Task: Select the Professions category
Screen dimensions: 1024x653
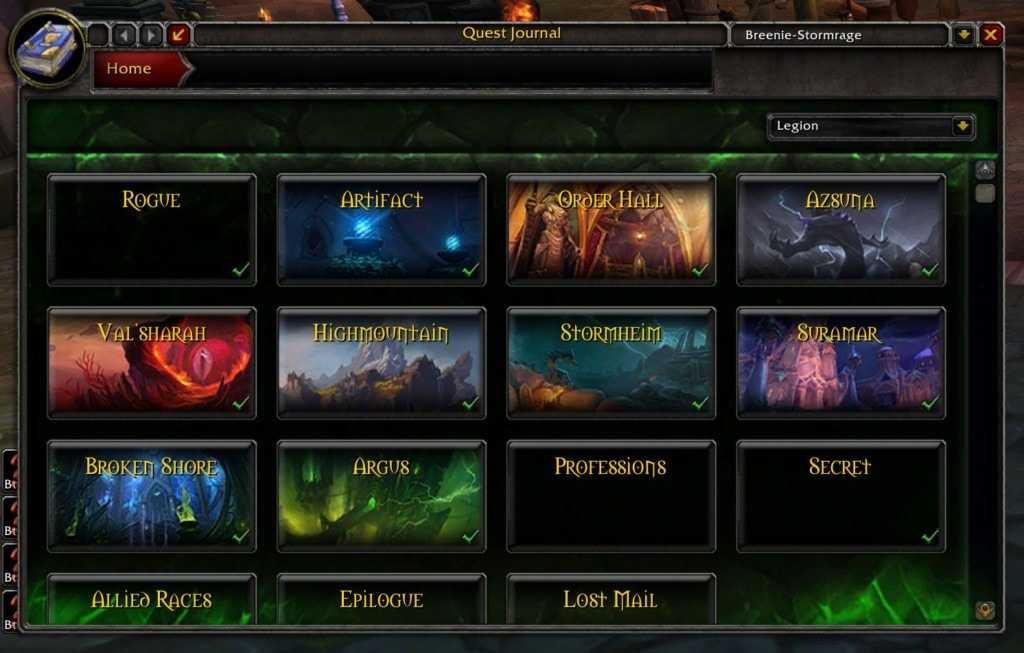Action: (611, 495)
